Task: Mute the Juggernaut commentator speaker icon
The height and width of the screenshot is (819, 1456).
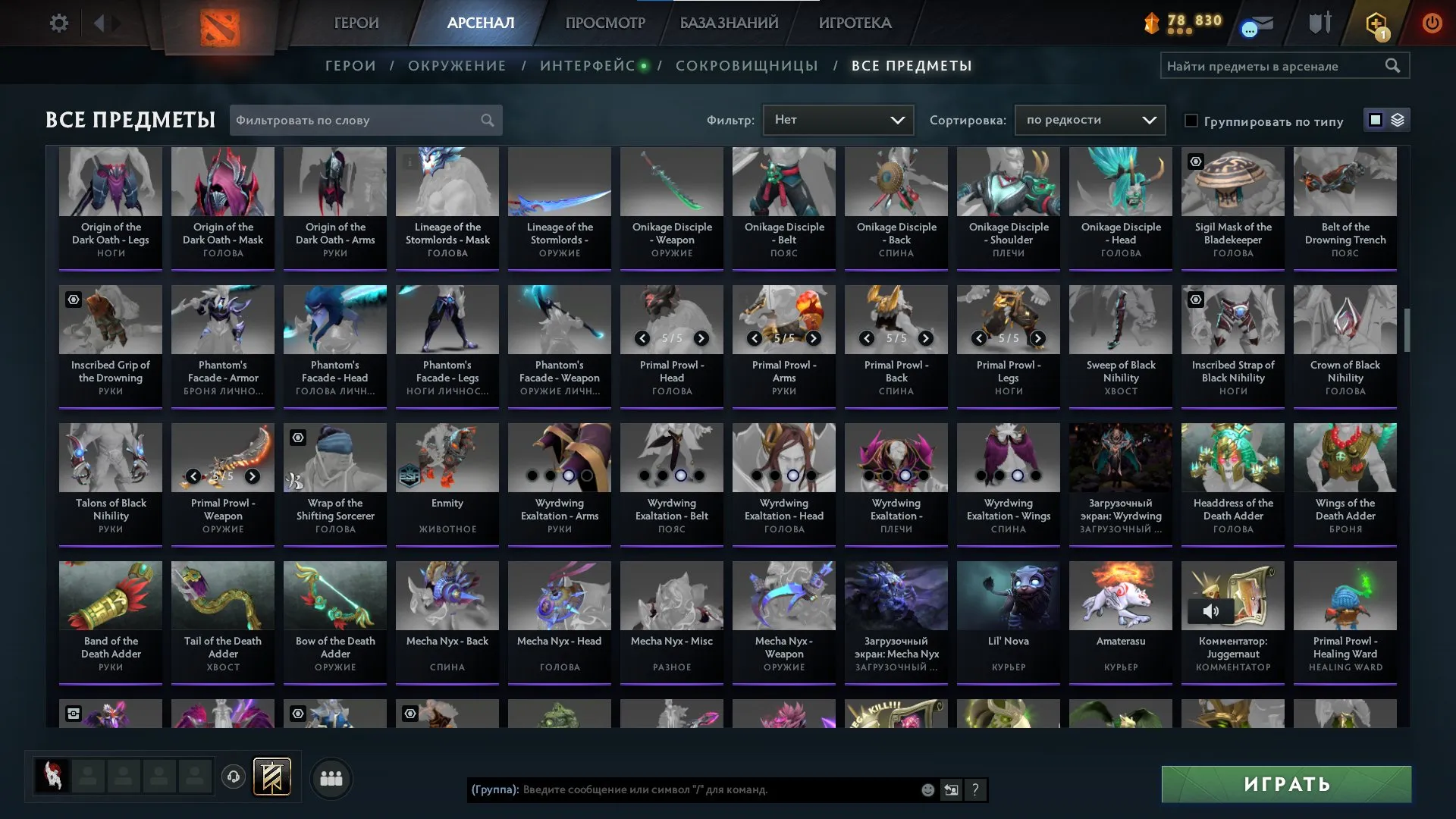Action: click(1211, 610)
